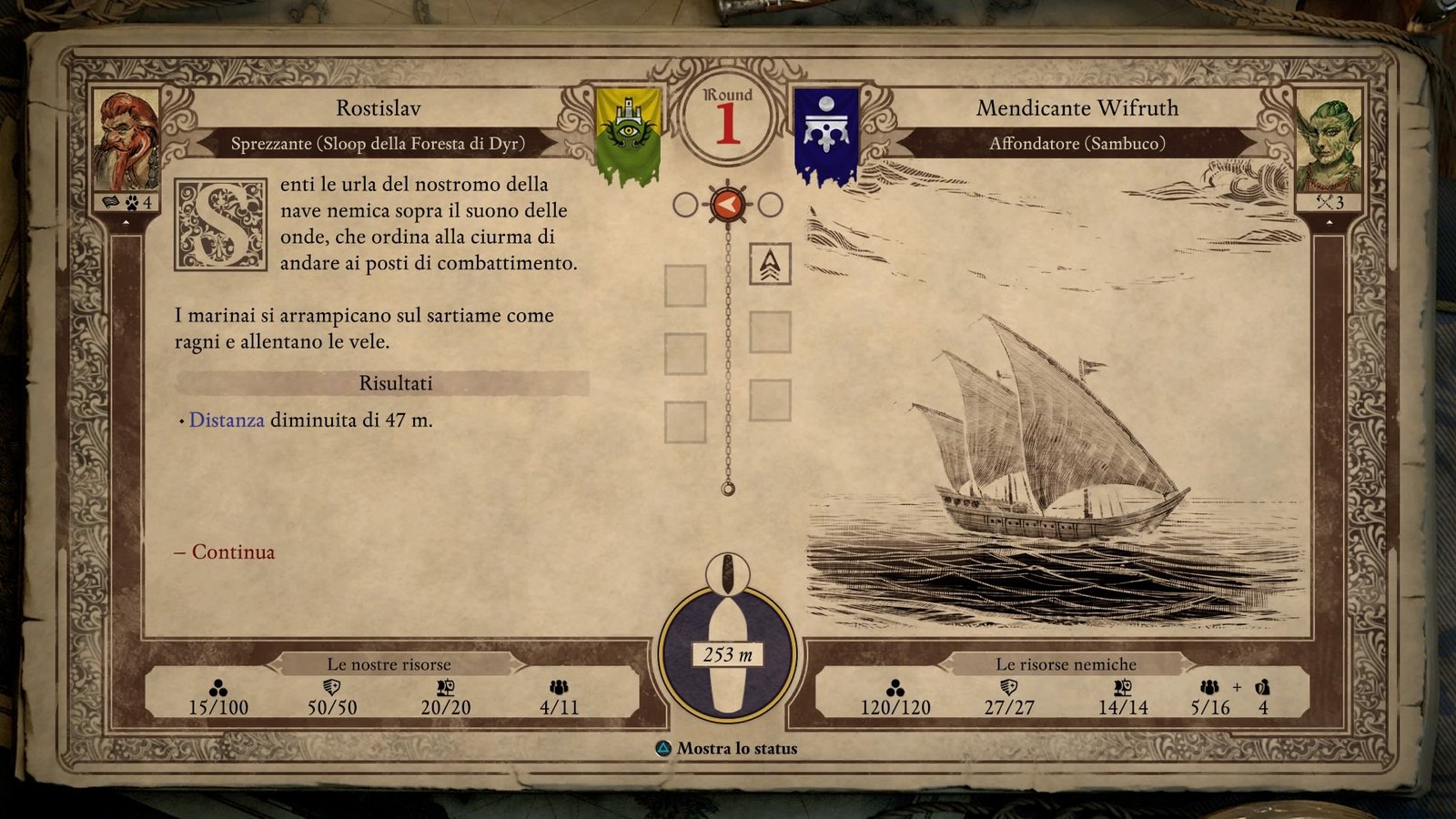Click the Distanza keyword link
Image resolution: width=1456 pixels, height=819 pixels.
click(227, 420)
